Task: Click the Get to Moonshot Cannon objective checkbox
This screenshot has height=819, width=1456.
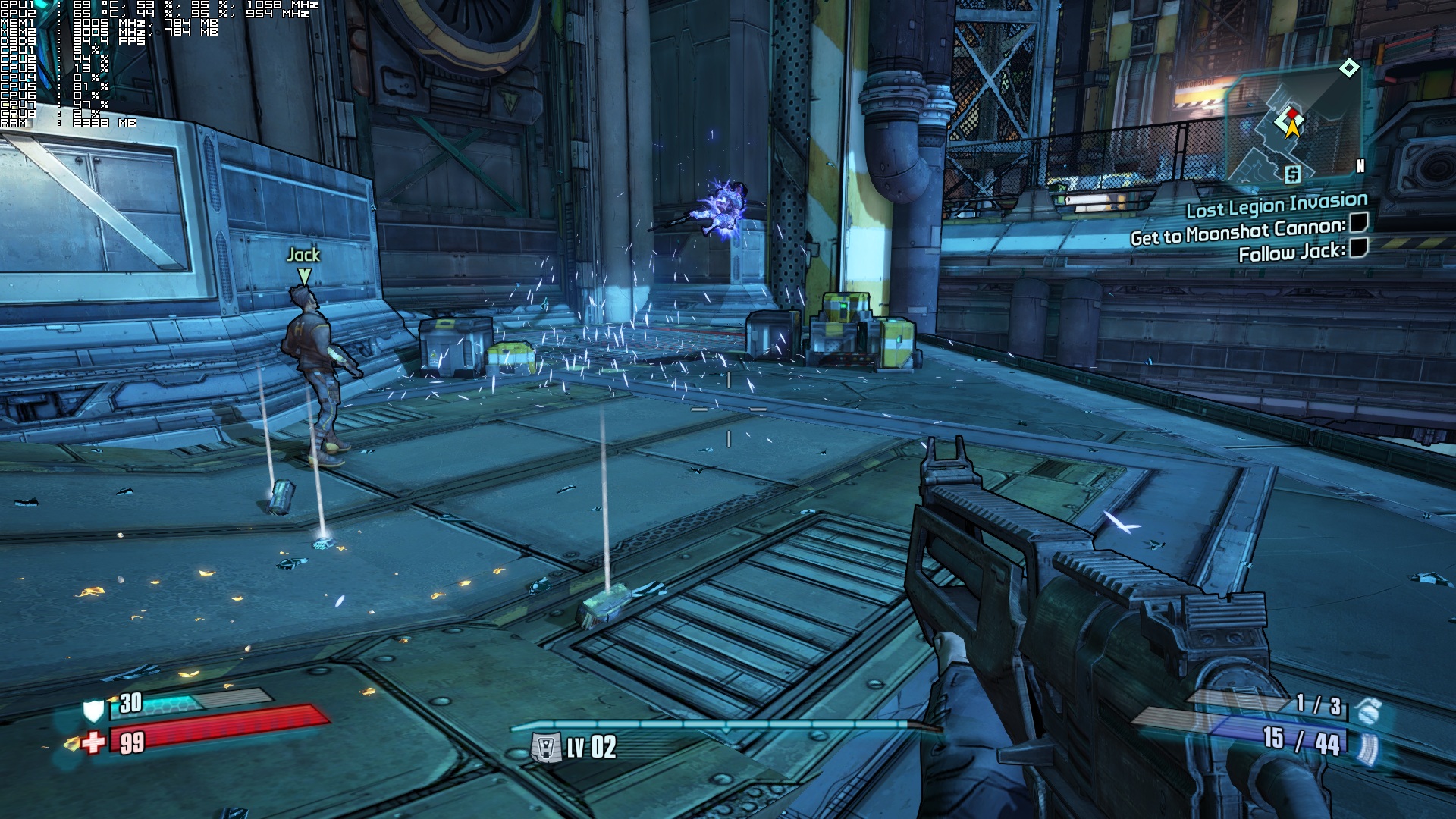Action: tap(1358, 223)
